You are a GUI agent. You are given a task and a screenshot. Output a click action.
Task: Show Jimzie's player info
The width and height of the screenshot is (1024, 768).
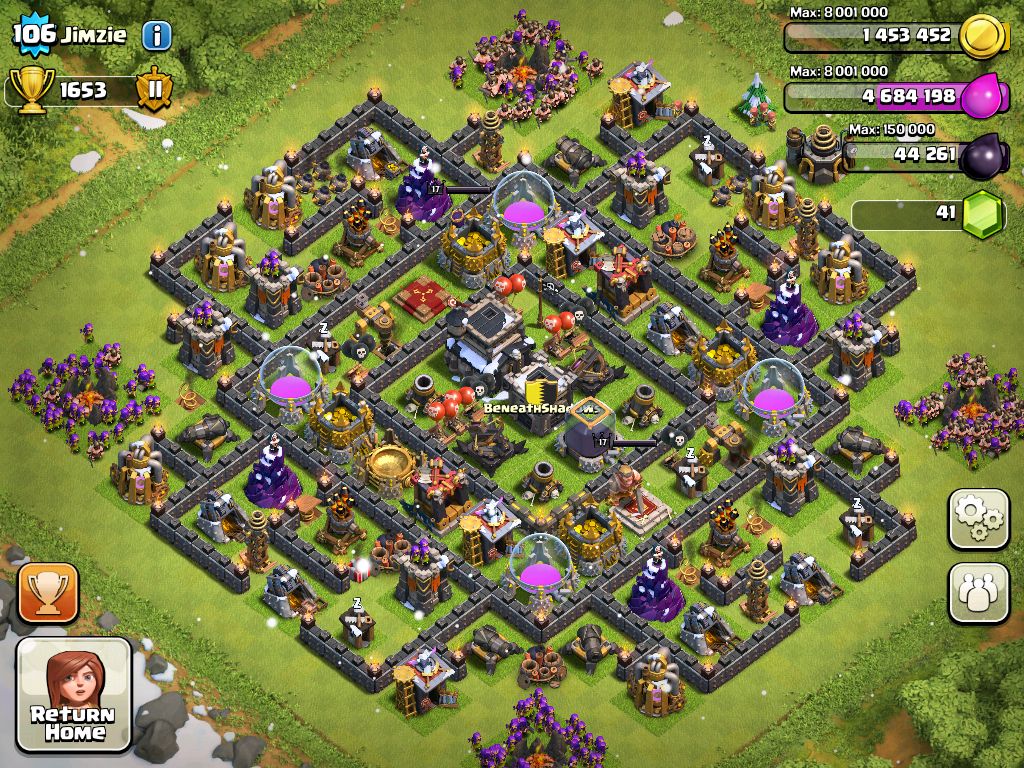156,36
